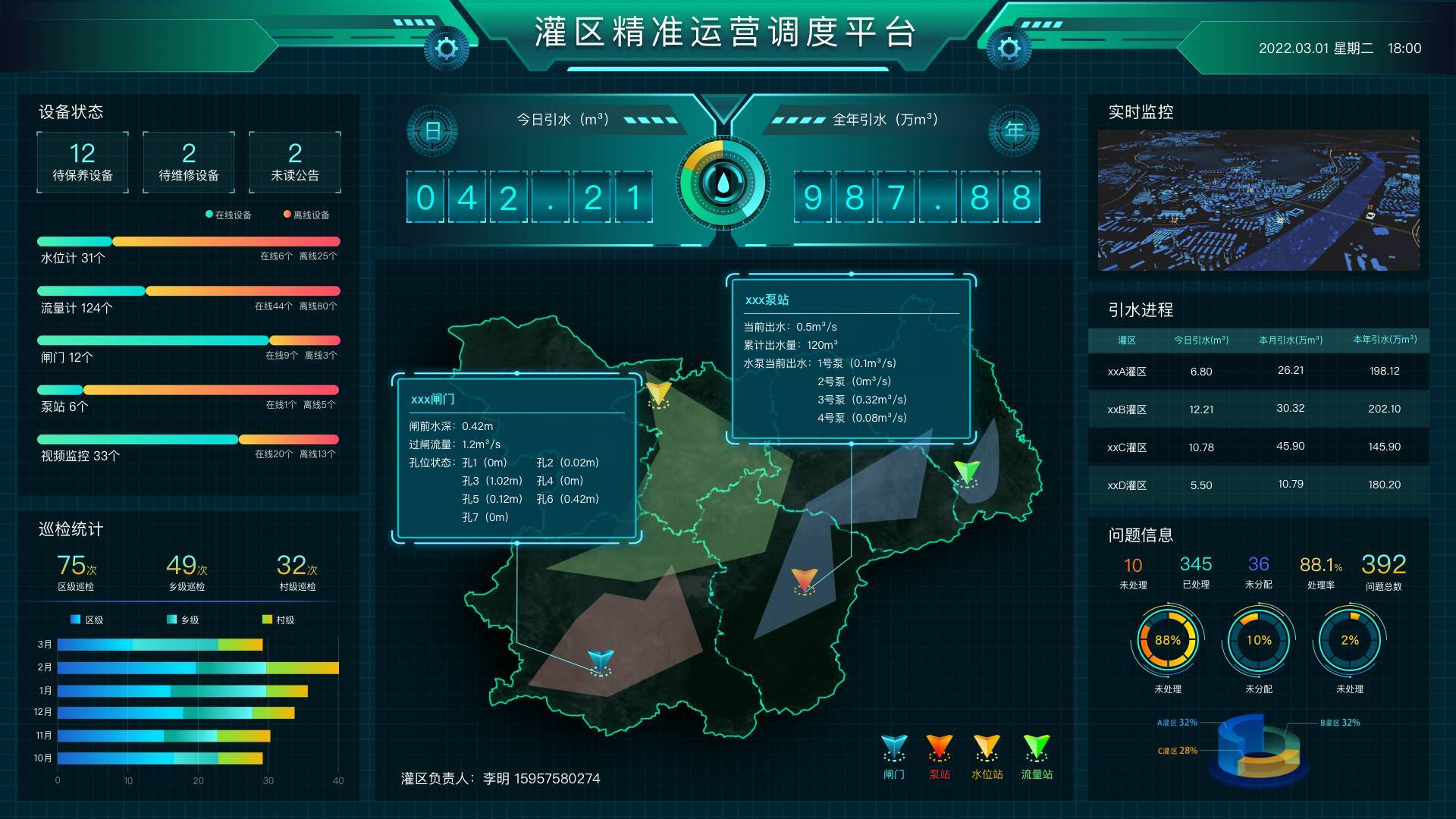
Task: Toggle the 离线设备 legend entry
Action: click(x=306, y=215)
